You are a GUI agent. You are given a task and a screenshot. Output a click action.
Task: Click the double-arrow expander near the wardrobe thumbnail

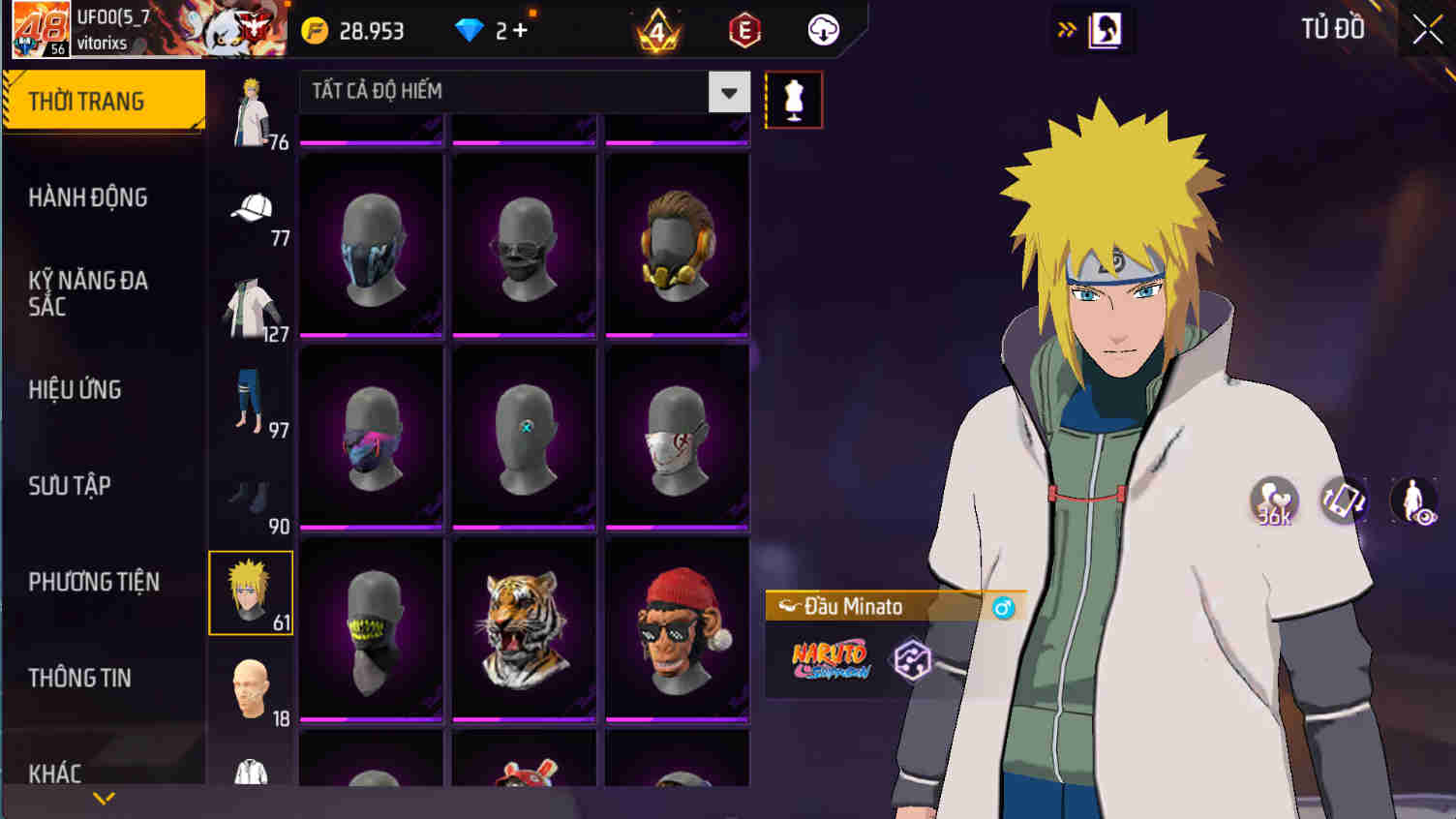(1067, 29)
